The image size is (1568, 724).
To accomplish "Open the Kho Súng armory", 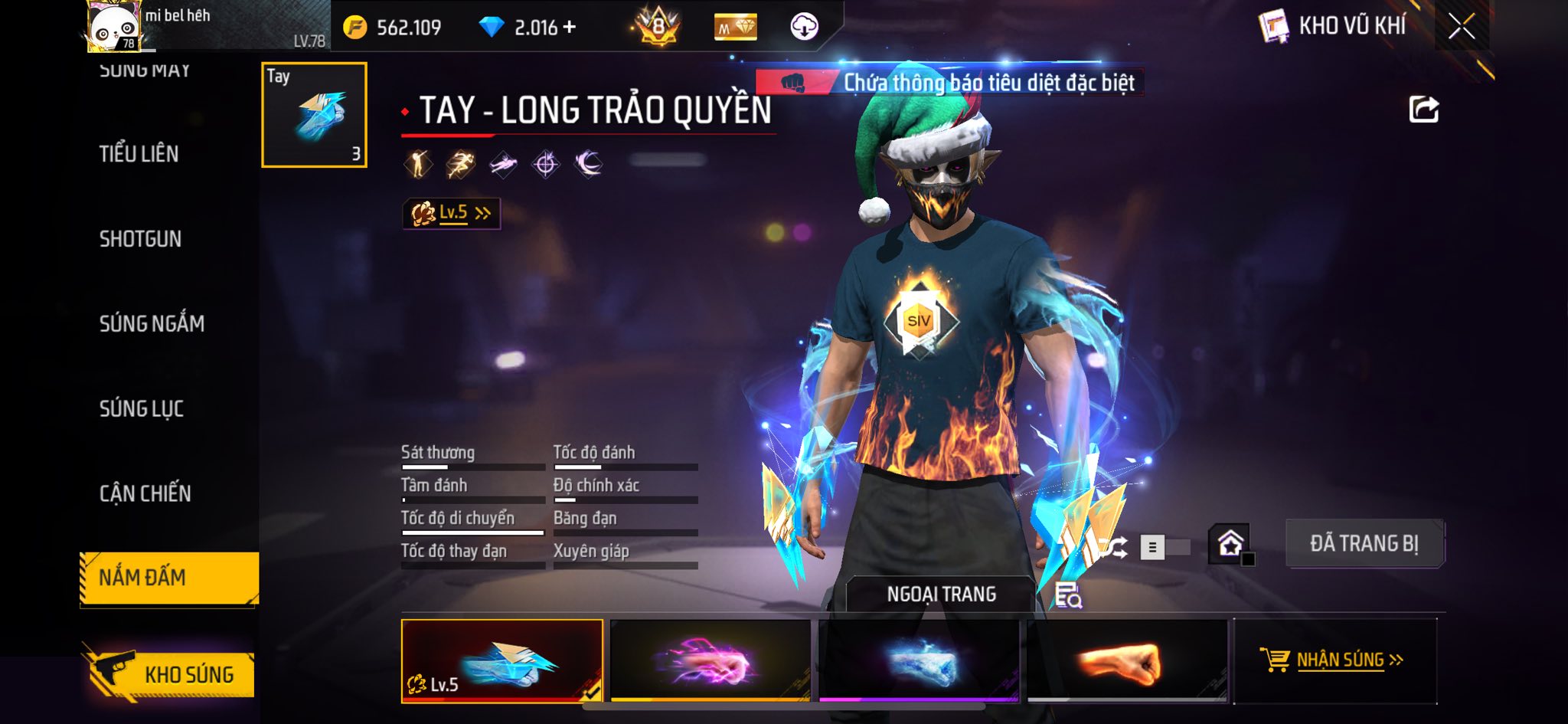I will coord(170,673).
